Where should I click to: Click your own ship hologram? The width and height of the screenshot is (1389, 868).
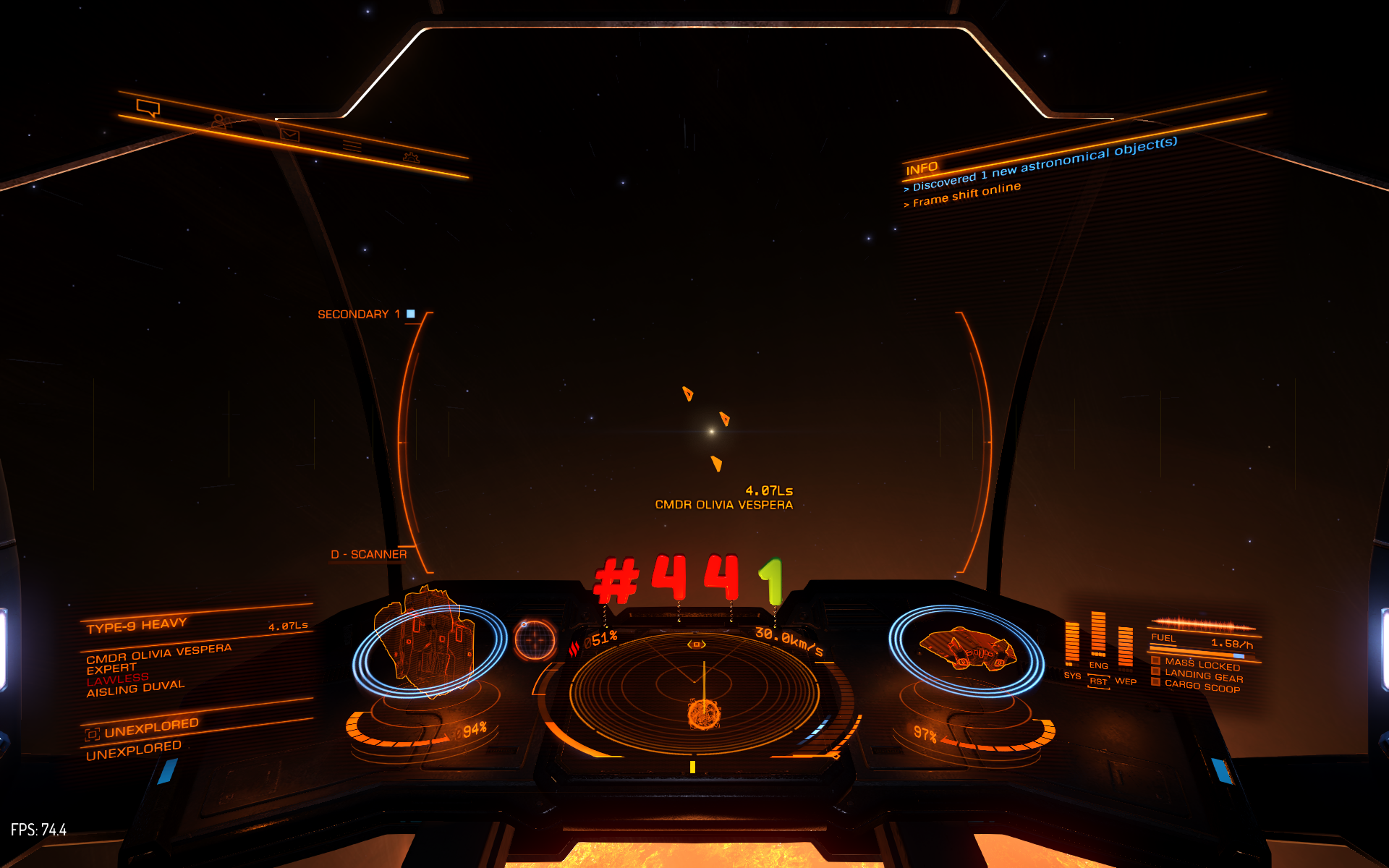click(x=967, y=648)
